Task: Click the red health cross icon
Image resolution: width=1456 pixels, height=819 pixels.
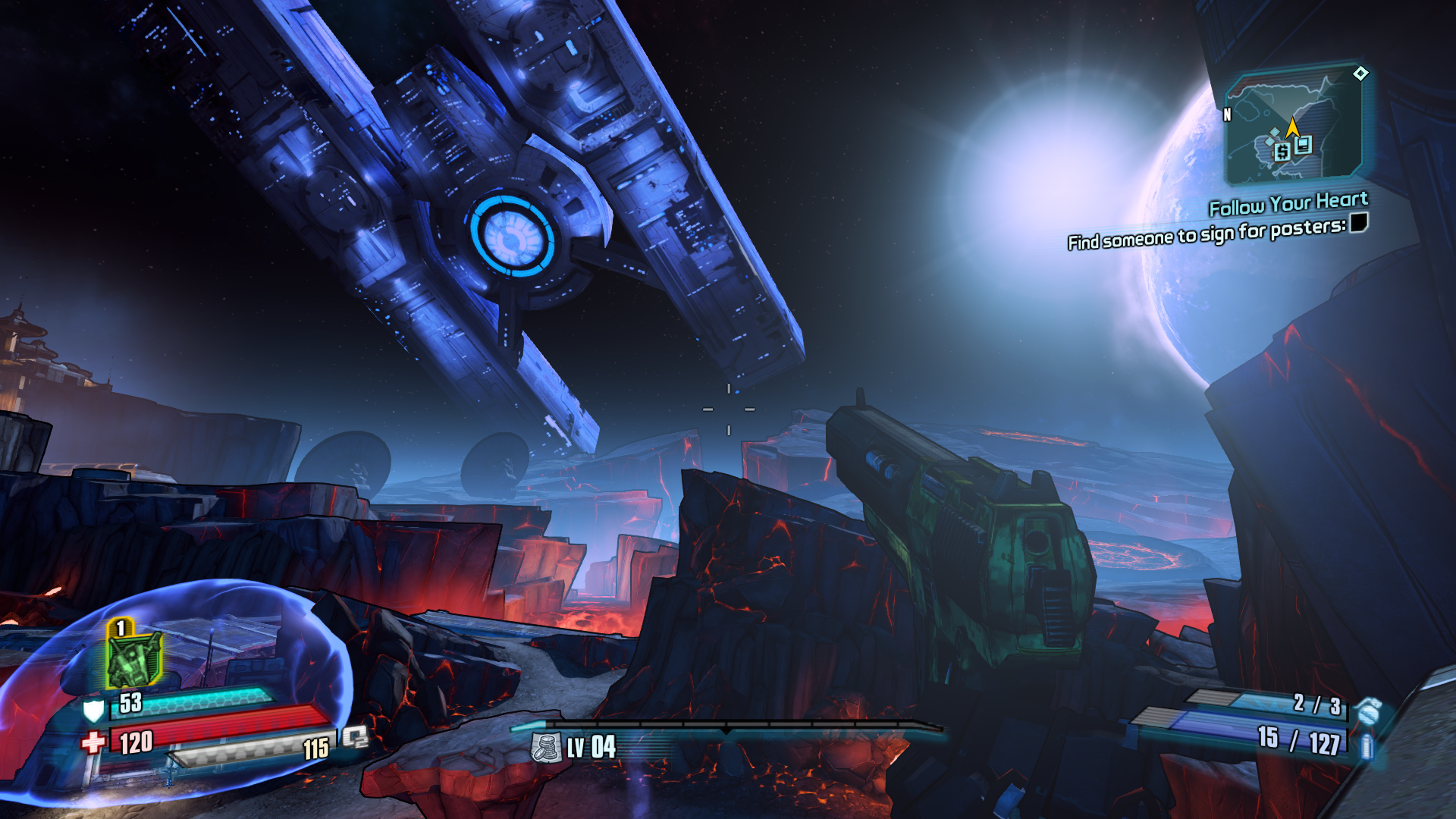Action: click(x=93, y=742)
